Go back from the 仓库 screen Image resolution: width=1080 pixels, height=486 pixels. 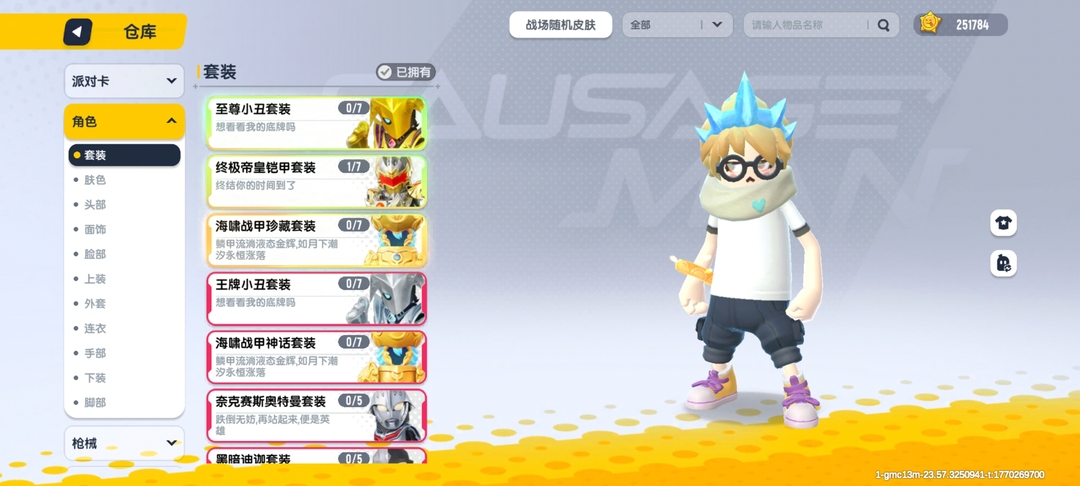[x=78, y=32]
